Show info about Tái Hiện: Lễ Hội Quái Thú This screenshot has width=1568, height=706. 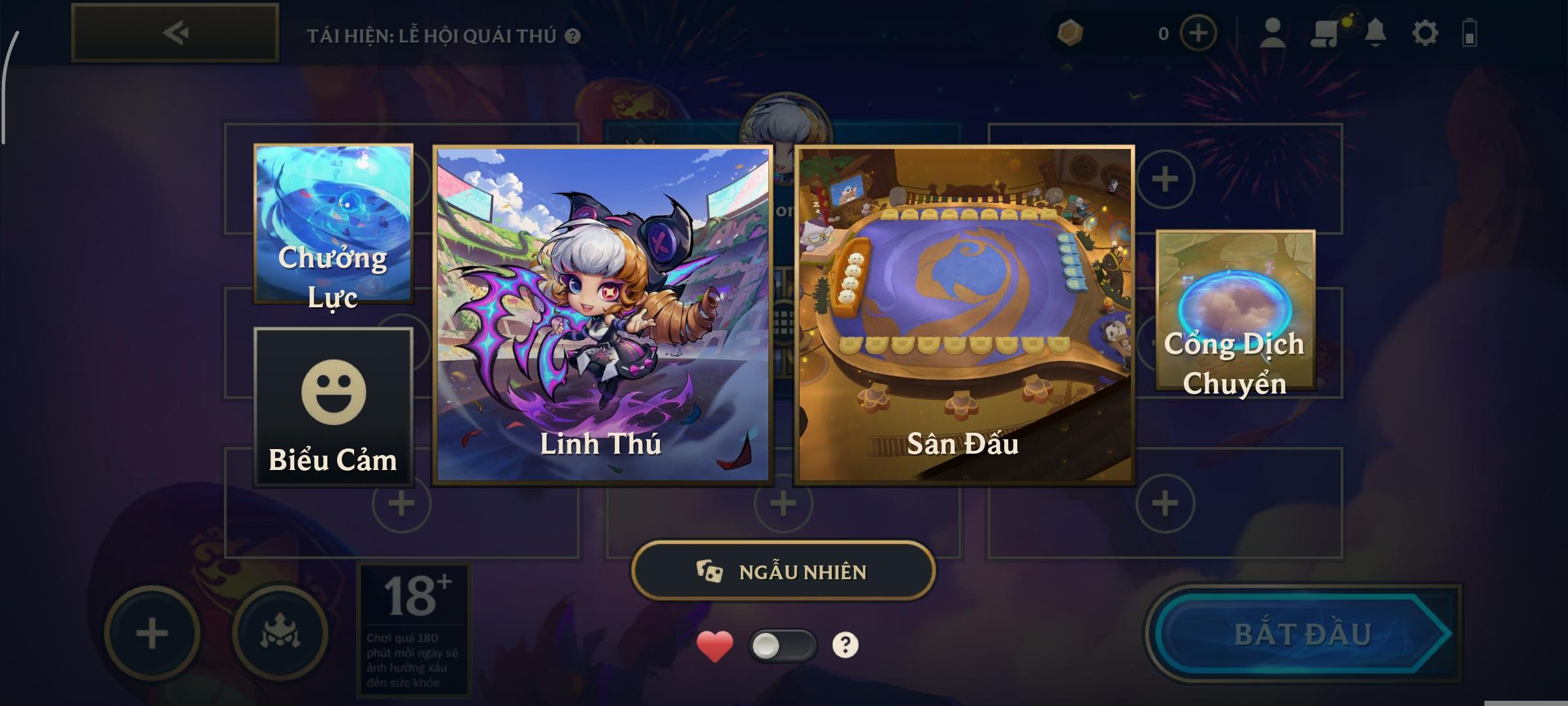click(573, 36)
